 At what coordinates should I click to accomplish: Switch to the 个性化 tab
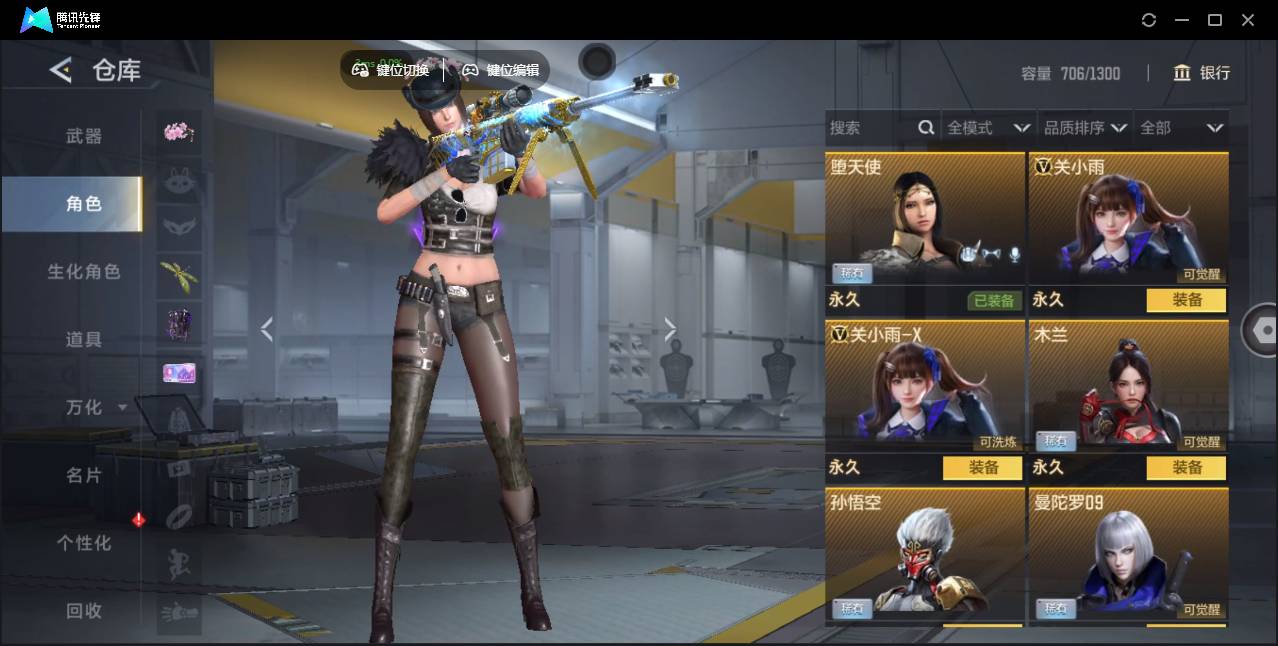point(84,543)
